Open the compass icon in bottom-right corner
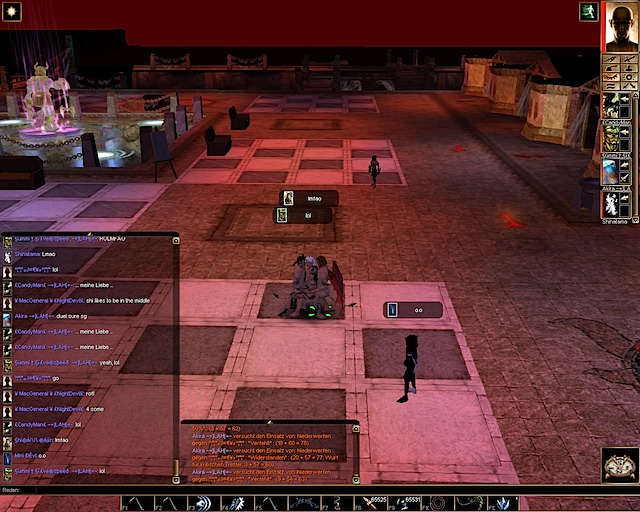The image size is (640, 512). coord(620,466)
